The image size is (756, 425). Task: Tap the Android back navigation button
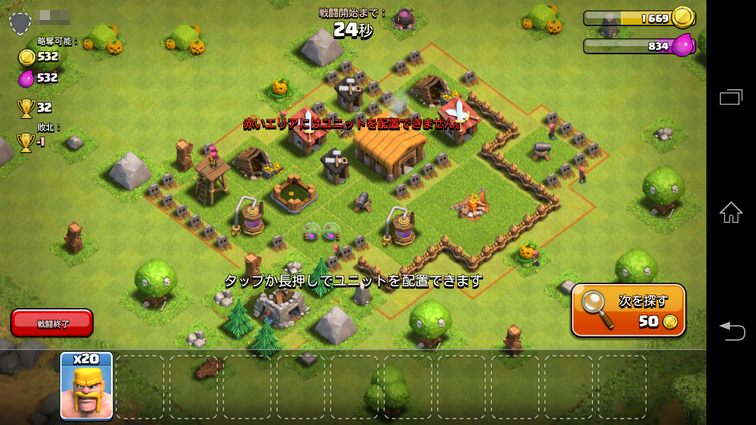(731, 330)
